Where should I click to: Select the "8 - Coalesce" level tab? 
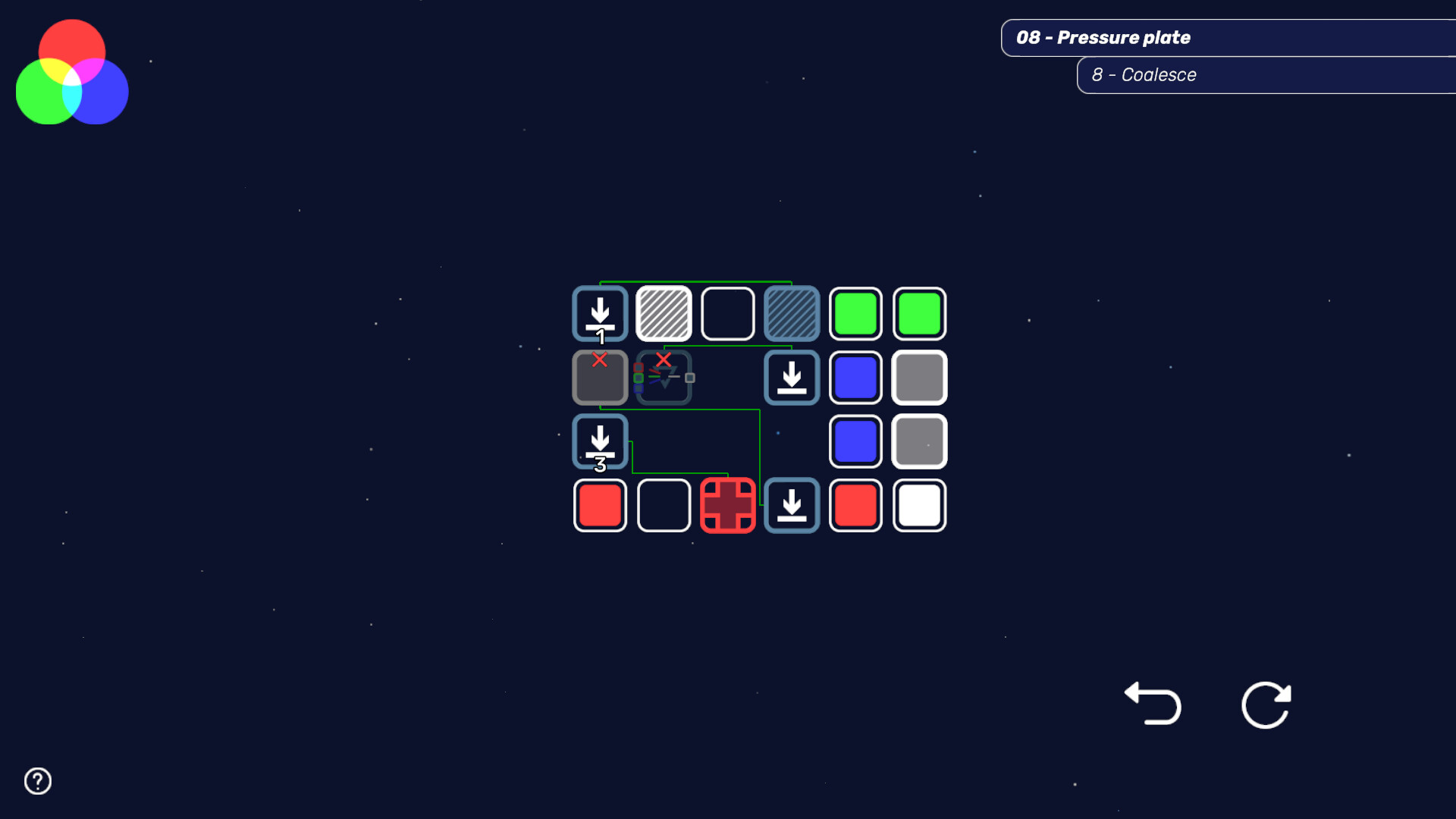1266,74
